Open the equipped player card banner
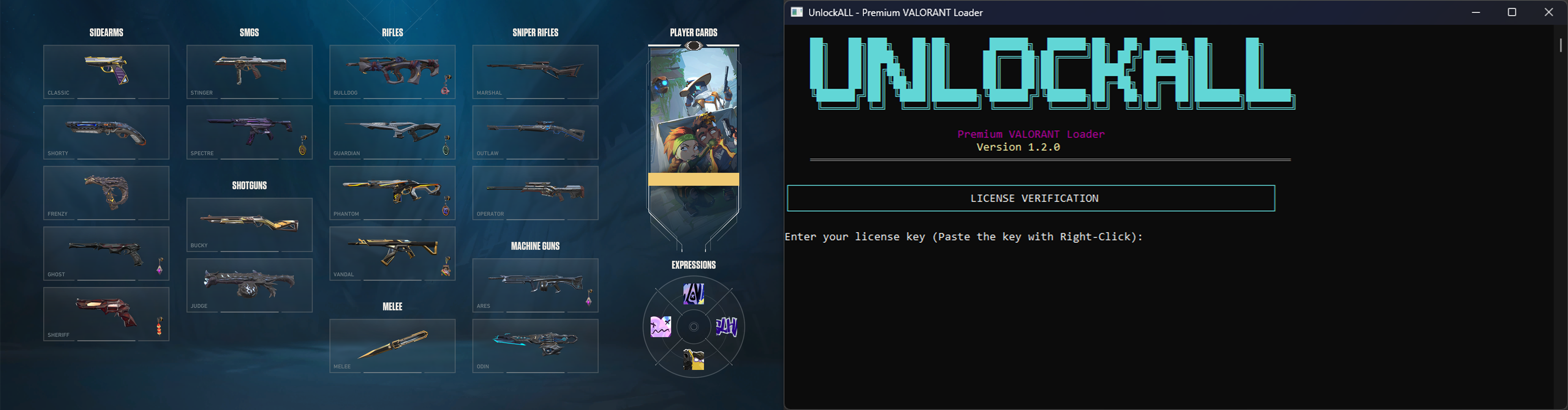This screenshot has height=410, width=1568. (693, 134)
